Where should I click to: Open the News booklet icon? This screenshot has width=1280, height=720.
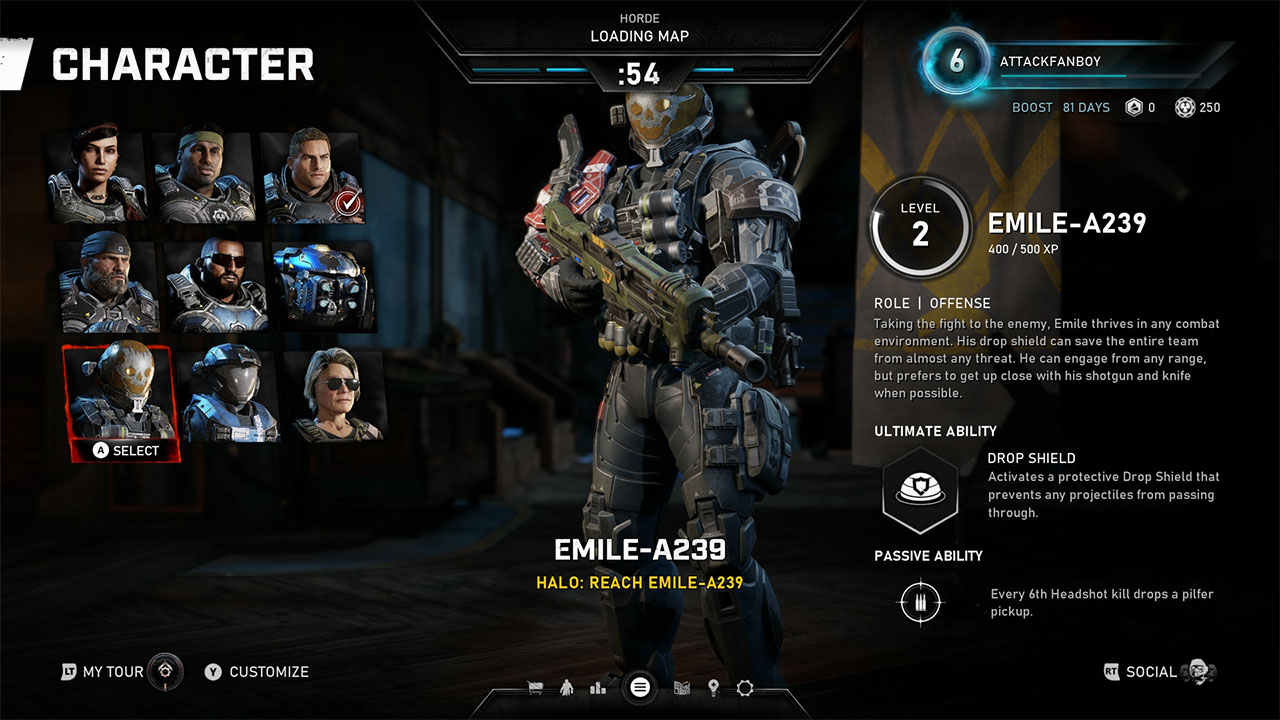coord(683,689)
